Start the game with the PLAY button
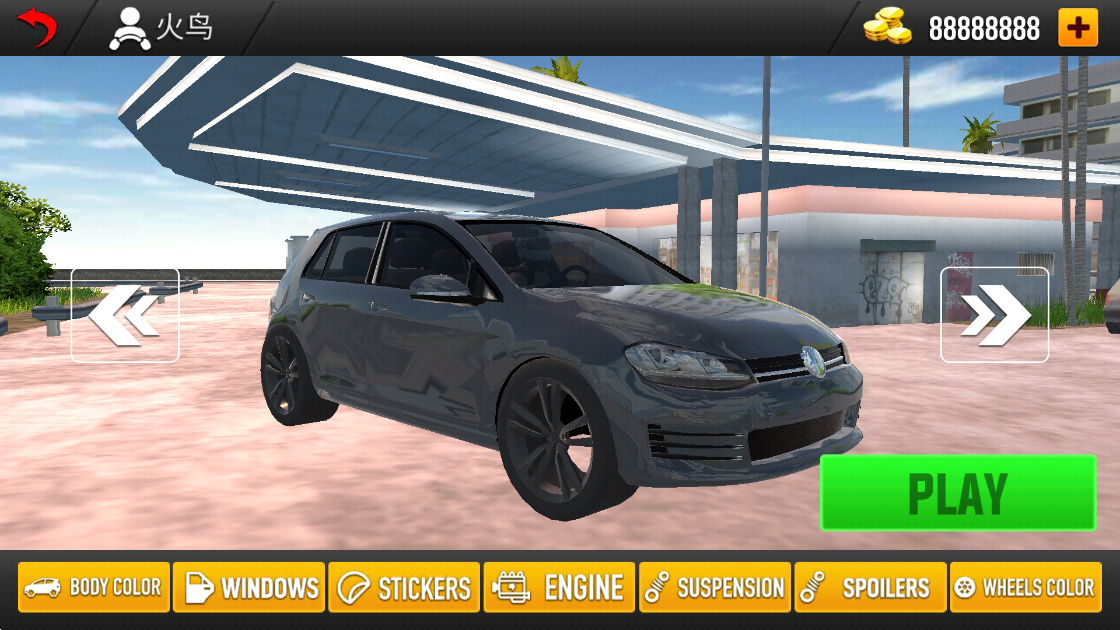1120x630 pixels. coord(957,493)
